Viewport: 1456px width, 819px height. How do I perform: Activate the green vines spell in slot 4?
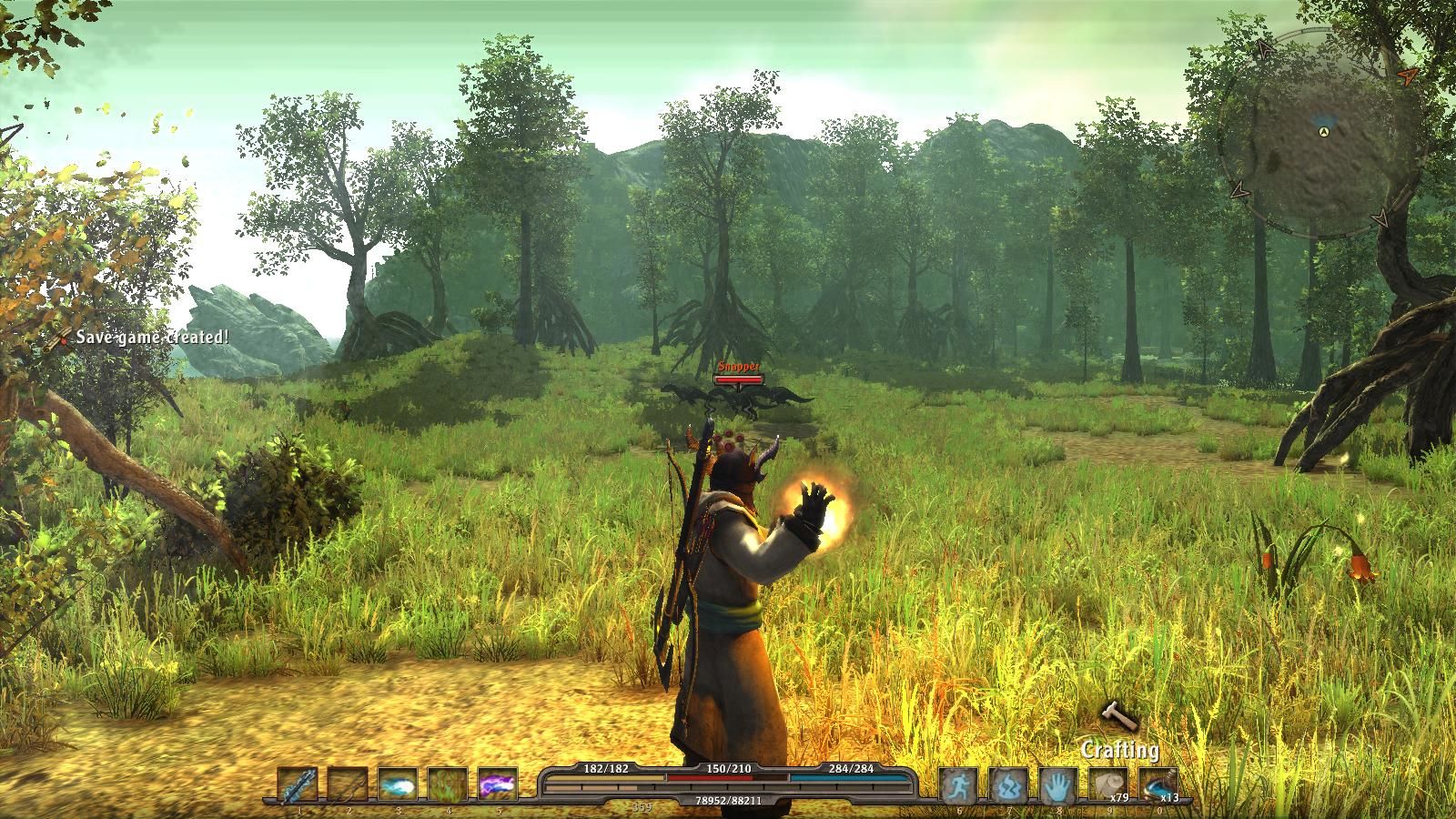(448, 784)
